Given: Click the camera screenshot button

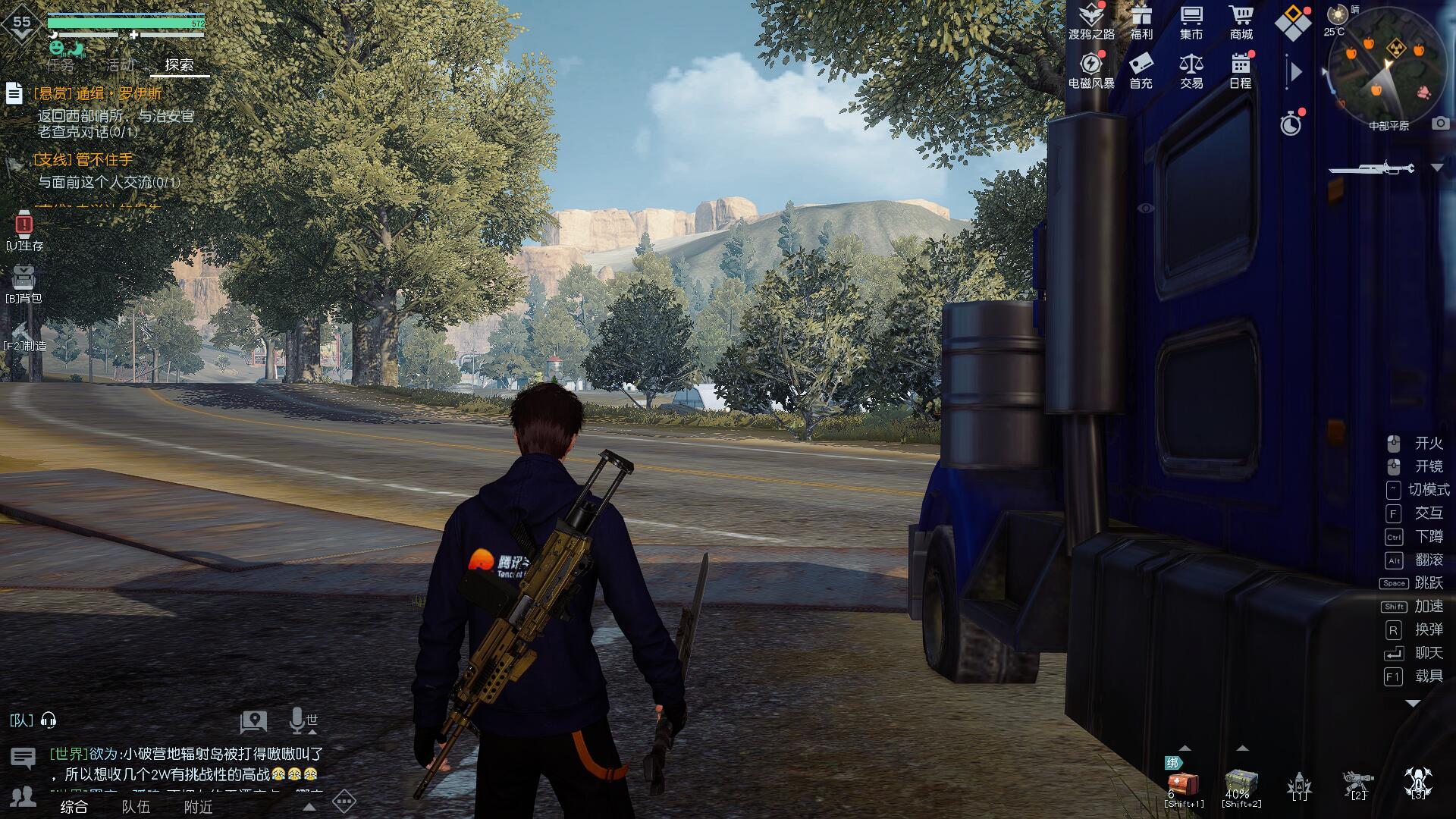Looking at the screenshot, I should click(1441, 124).
